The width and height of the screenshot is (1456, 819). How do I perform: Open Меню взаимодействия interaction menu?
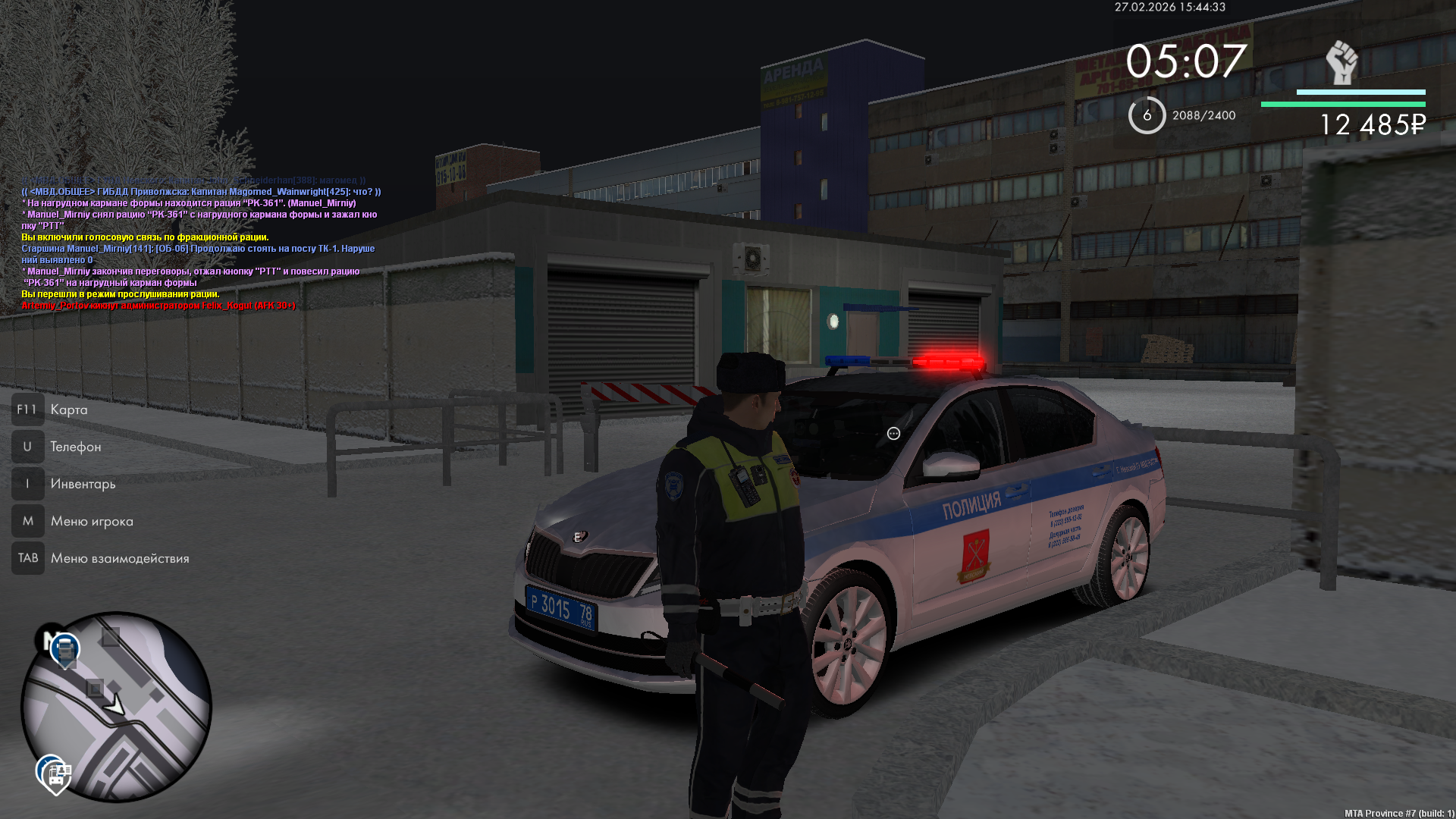pyautogui.click(x=119, y=558)
